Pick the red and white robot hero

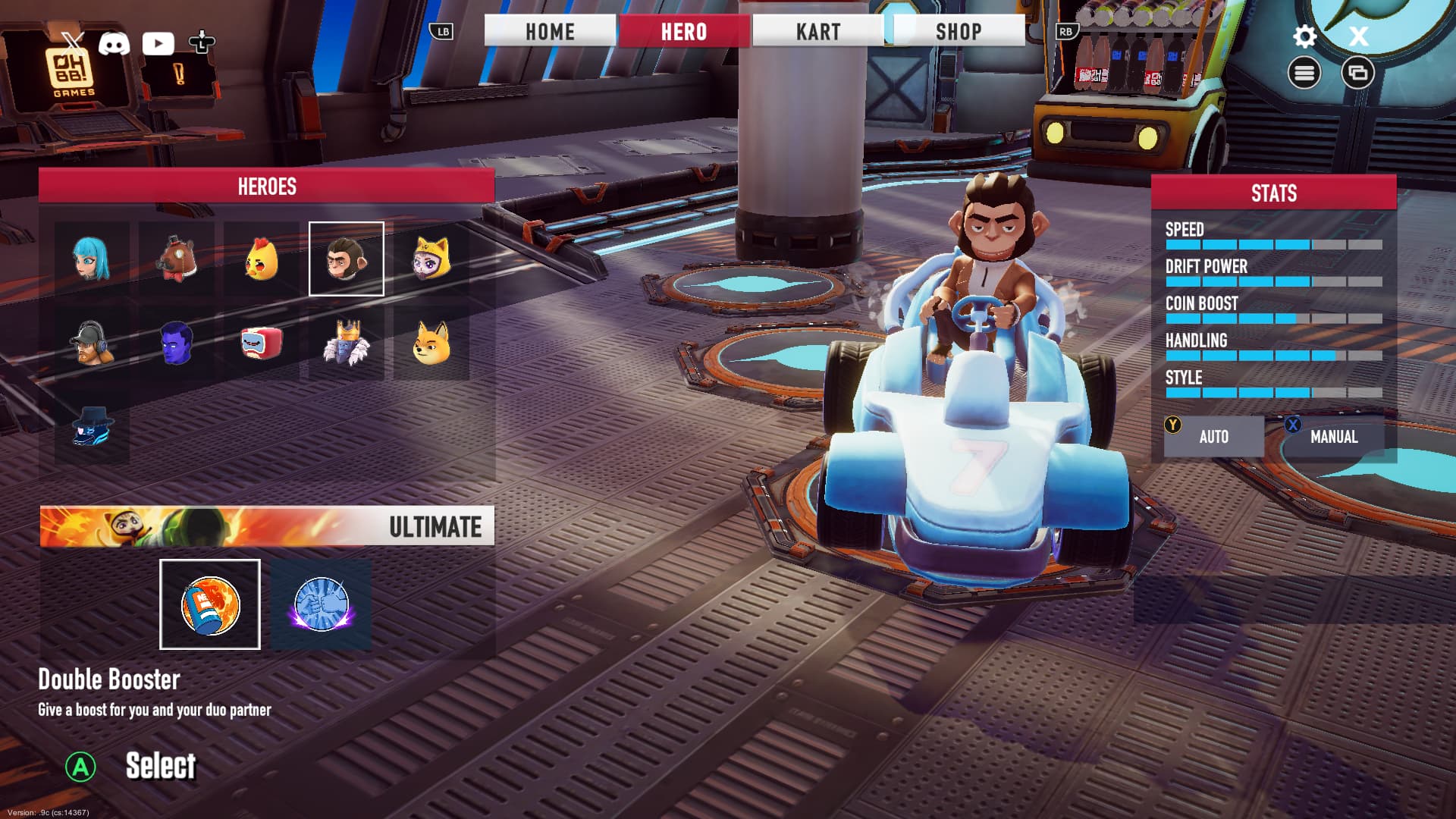pos(262,344)
